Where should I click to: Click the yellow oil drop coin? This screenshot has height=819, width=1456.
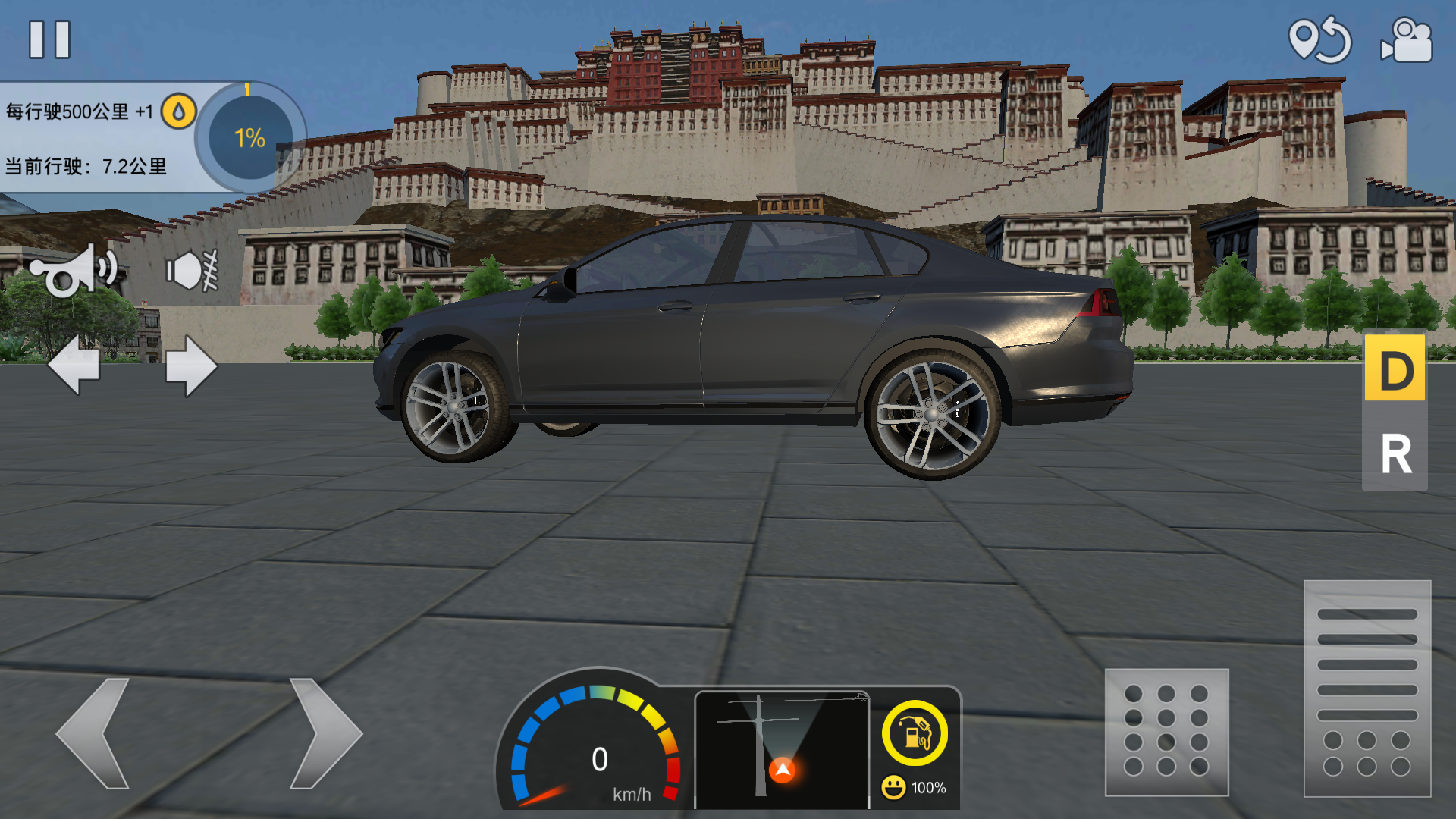(179, 112)
